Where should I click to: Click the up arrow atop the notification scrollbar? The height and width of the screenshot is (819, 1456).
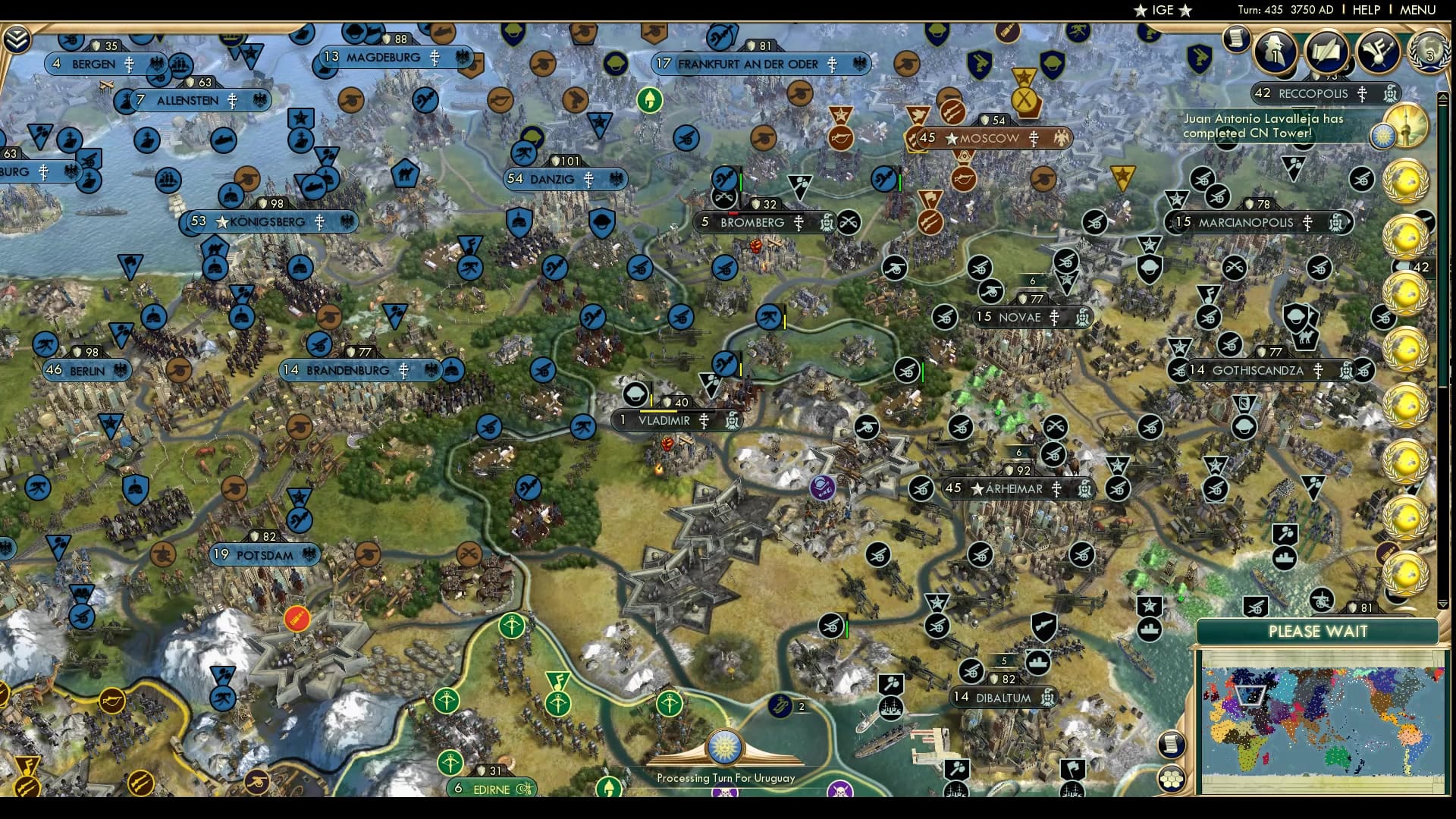pos(1445,96)
